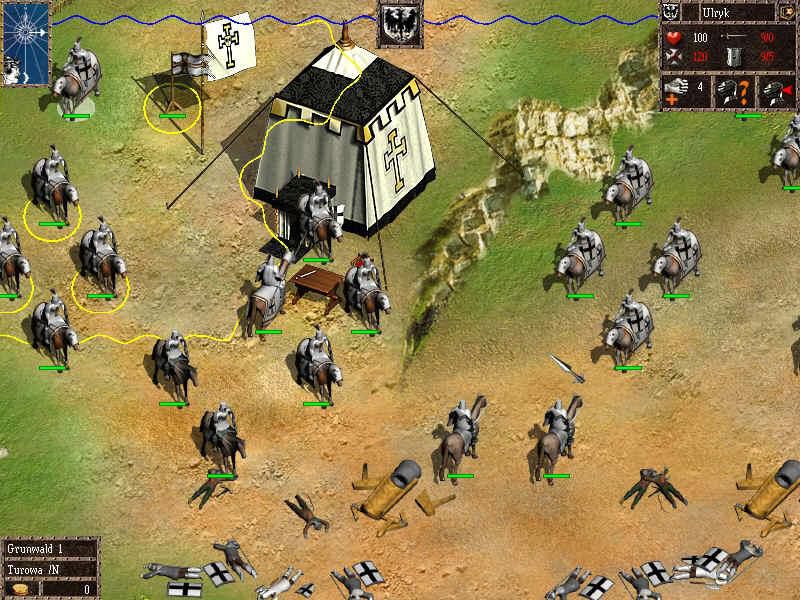Viewport: 800px width, 600px height.
Task: Click the Turowa mode label
Action: click(x=36, y=568)
